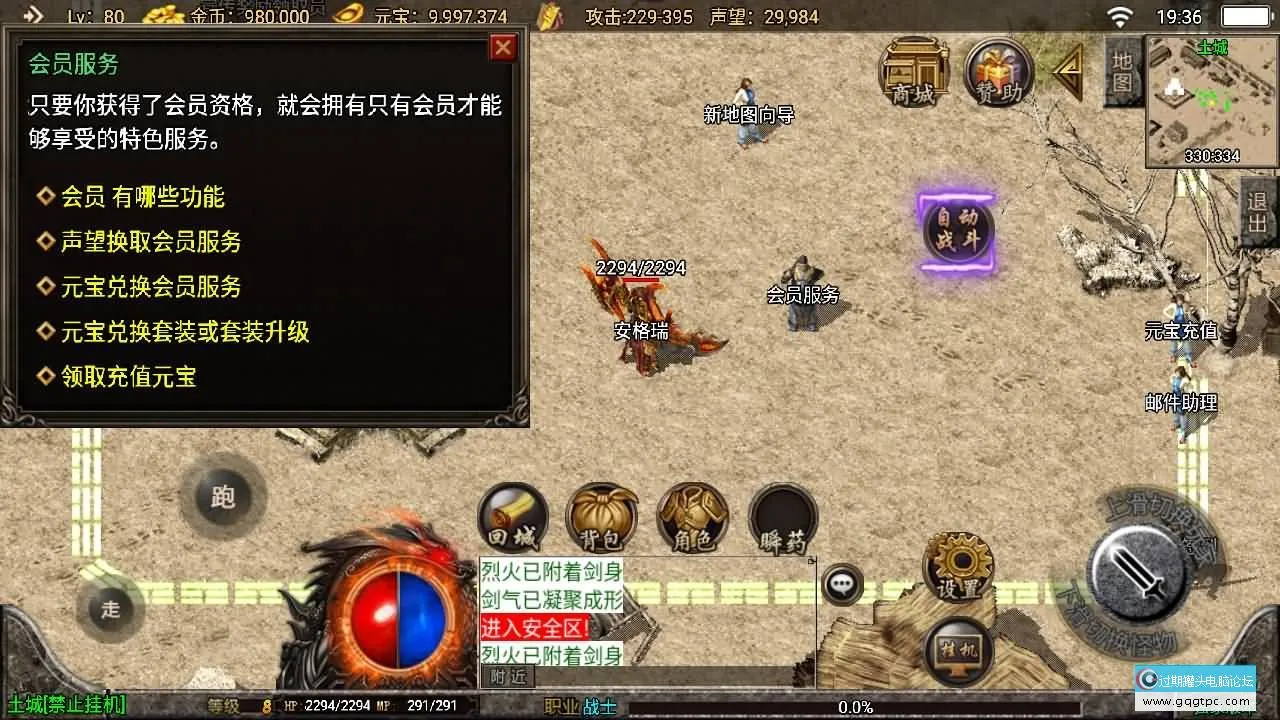Switch movement to 跑 run mode
The width and height of the screenshot is (1280, 720).
222,498
